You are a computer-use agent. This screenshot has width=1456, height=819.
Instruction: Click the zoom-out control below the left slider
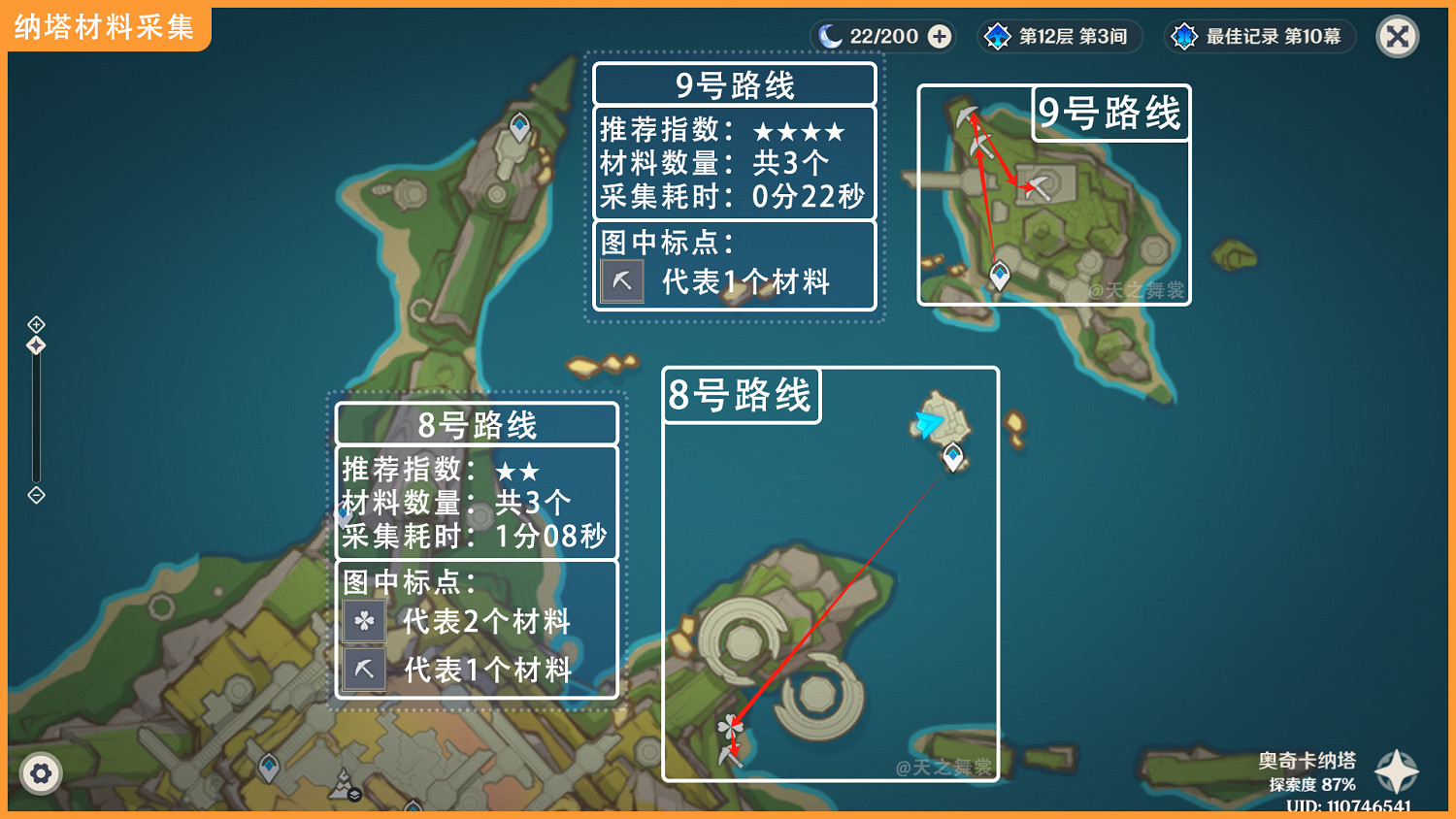pyautogui.click(x=36, y=496)
